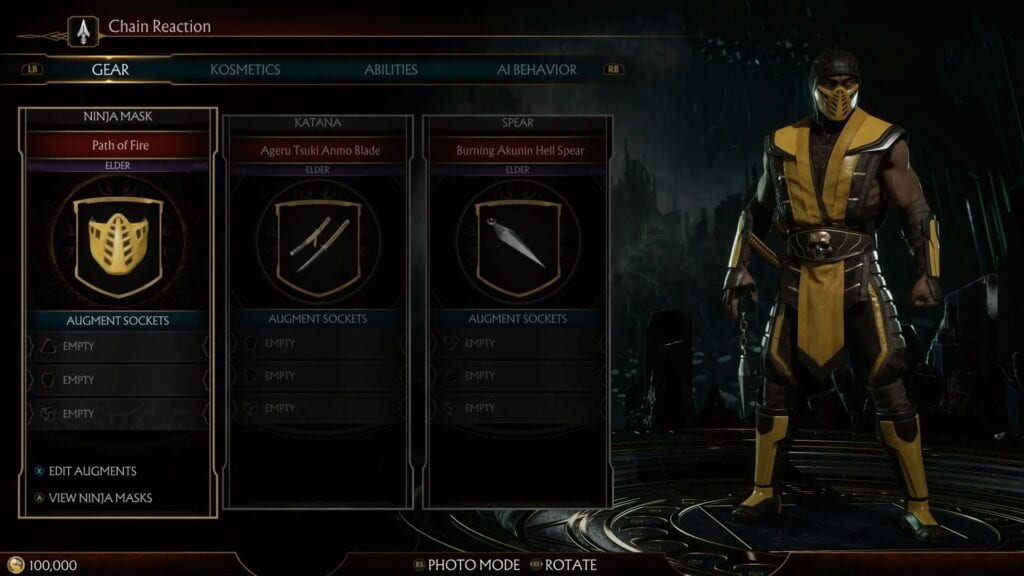
Task: Choose the Ageru Tsuki Anmo Blade katana
Action: (317, 151)
